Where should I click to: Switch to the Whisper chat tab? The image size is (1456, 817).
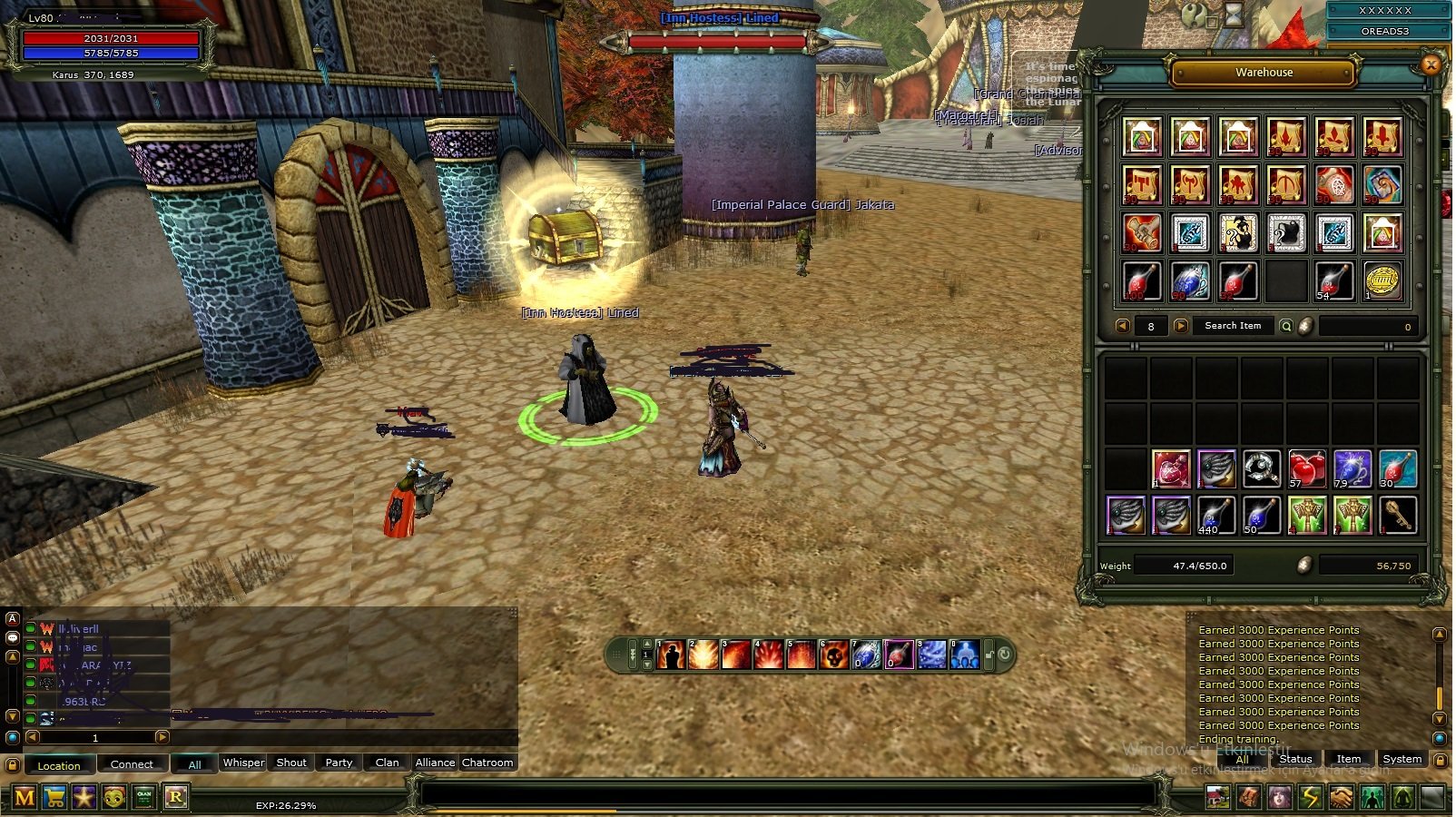(242, 763)
